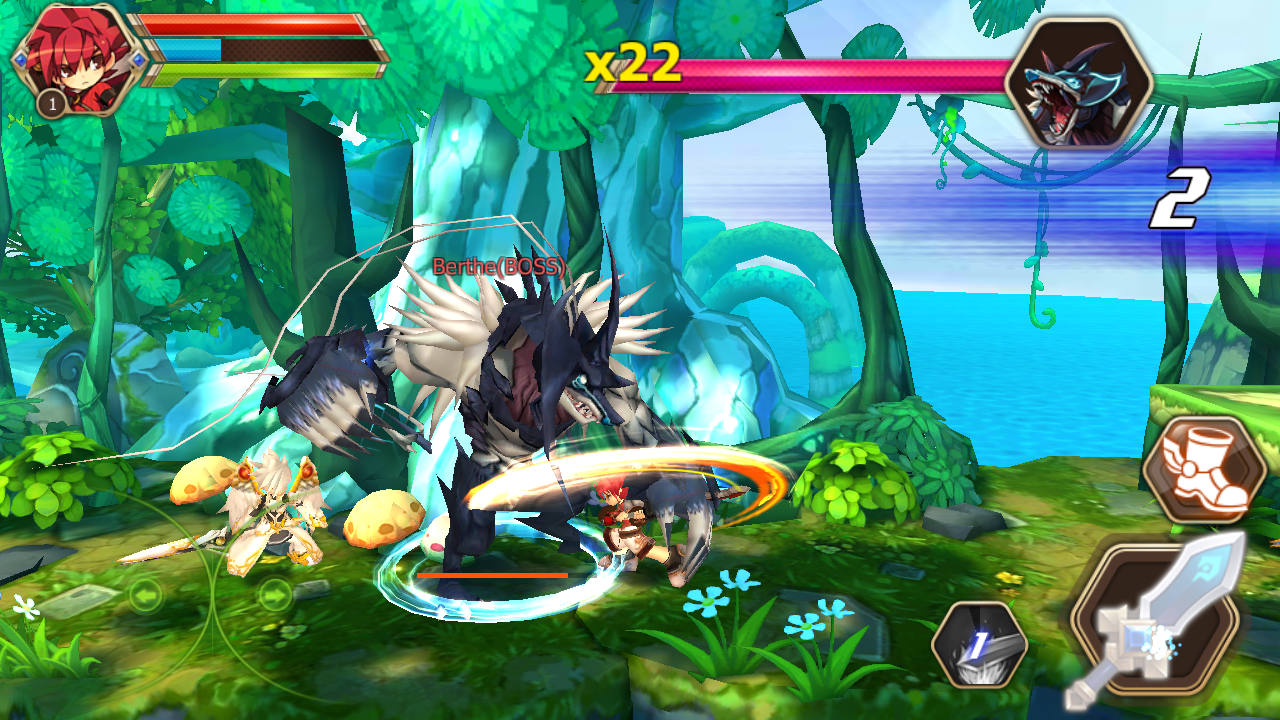
Task: Click the Berthe(BOSS) name label
Action: (497, 265)
